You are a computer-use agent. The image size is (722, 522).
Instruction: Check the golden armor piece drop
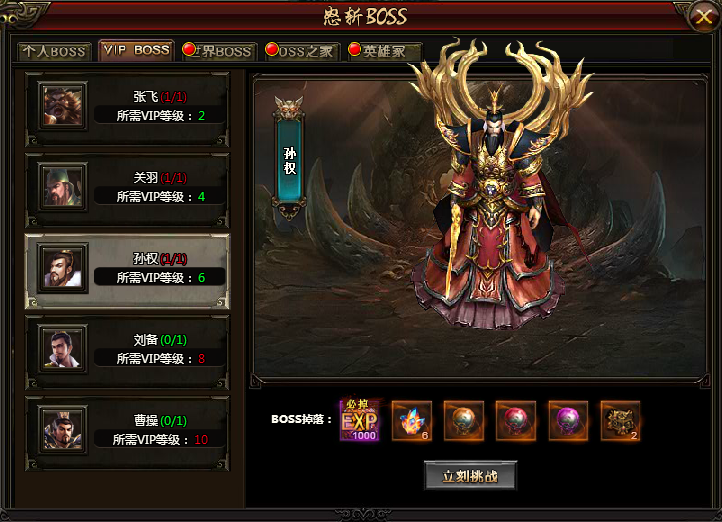pyautogui.click(x=620, y=420)
